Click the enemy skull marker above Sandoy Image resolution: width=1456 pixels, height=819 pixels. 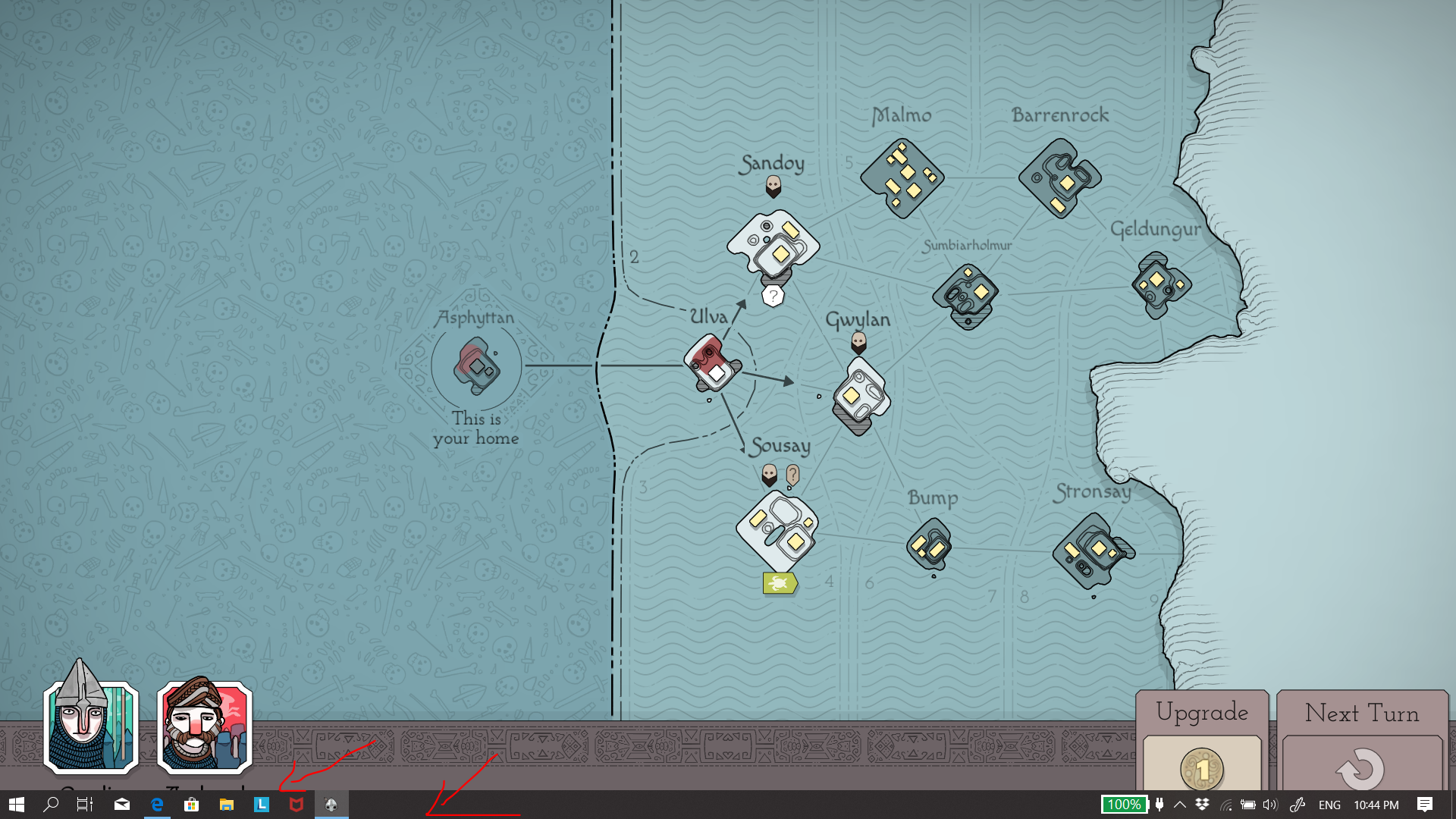(773, 184)
